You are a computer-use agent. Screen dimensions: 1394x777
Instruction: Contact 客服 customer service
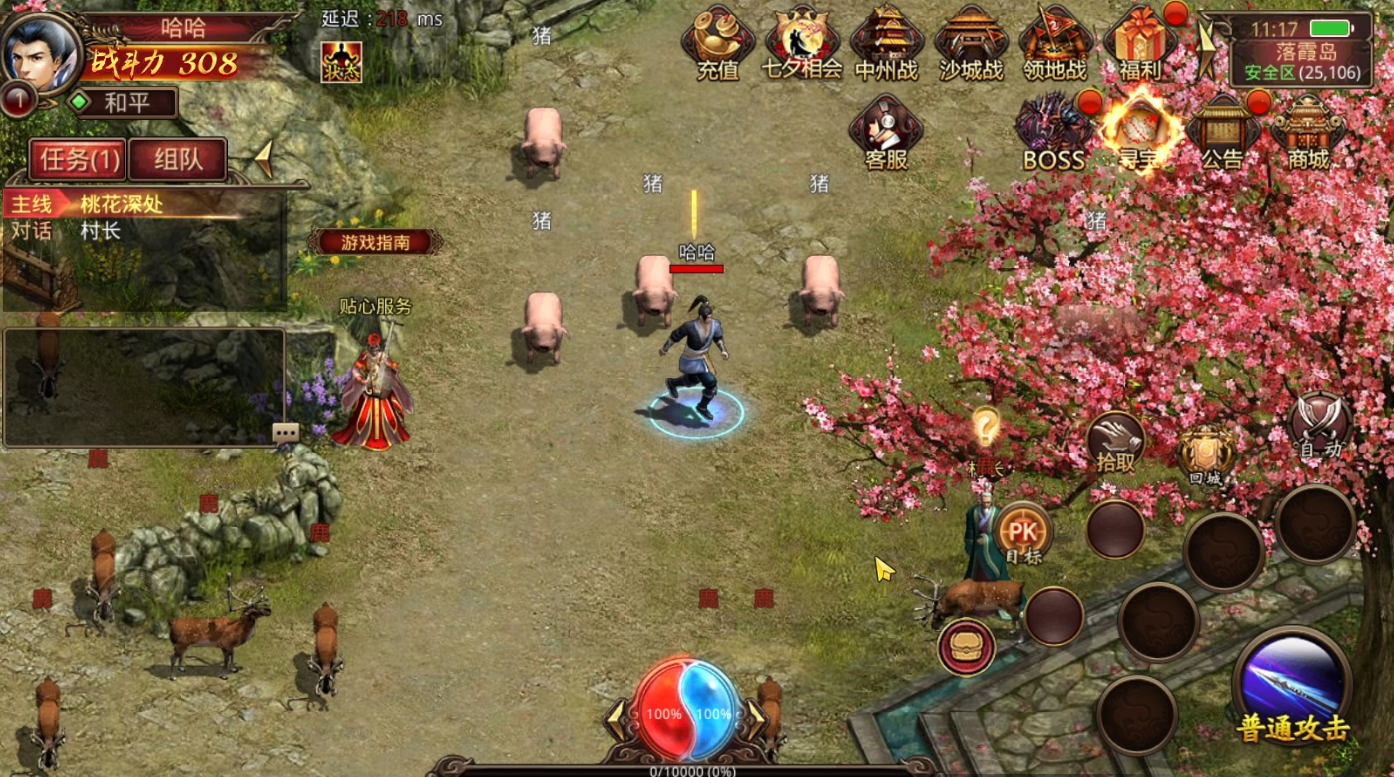pyautogui.click(x=886, y=132)
